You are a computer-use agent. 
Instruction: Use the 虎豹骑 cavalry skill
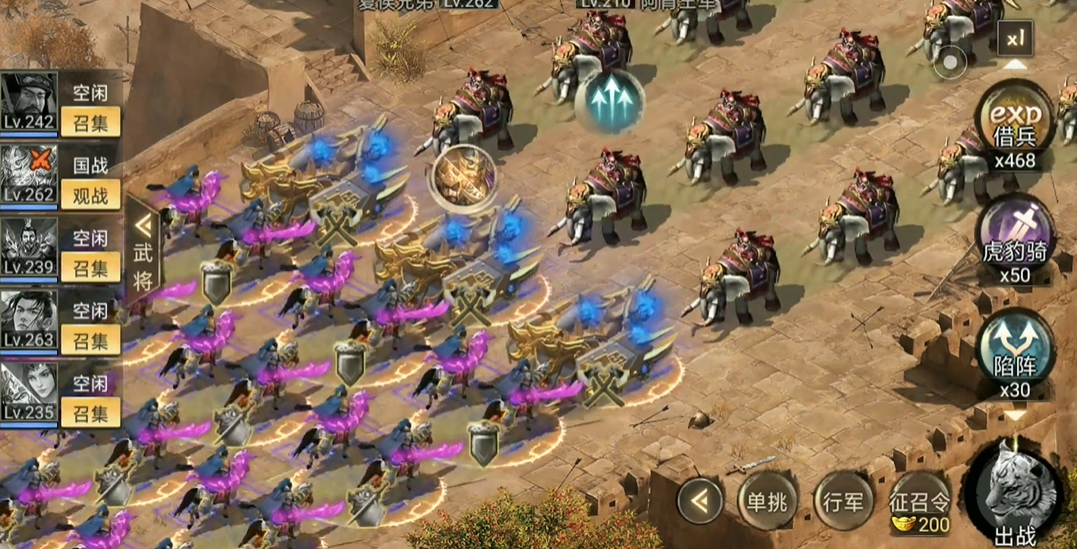1015,235
